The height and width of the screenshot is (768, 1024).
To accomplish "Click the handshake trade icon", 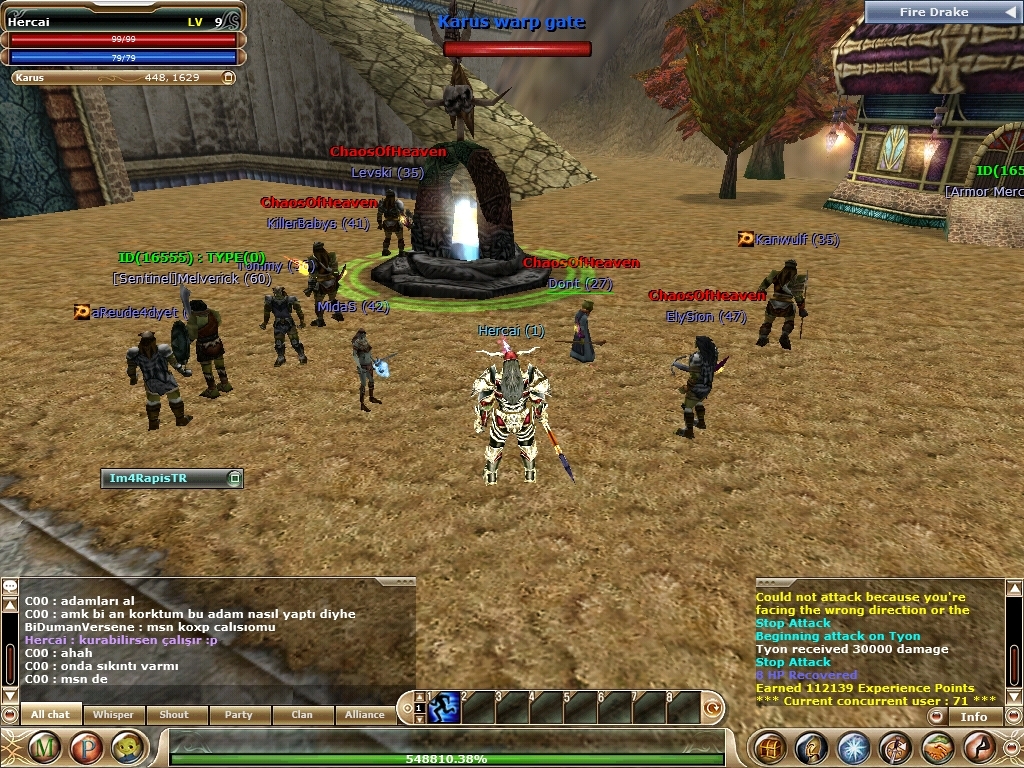I will click(x=937, y=747).
